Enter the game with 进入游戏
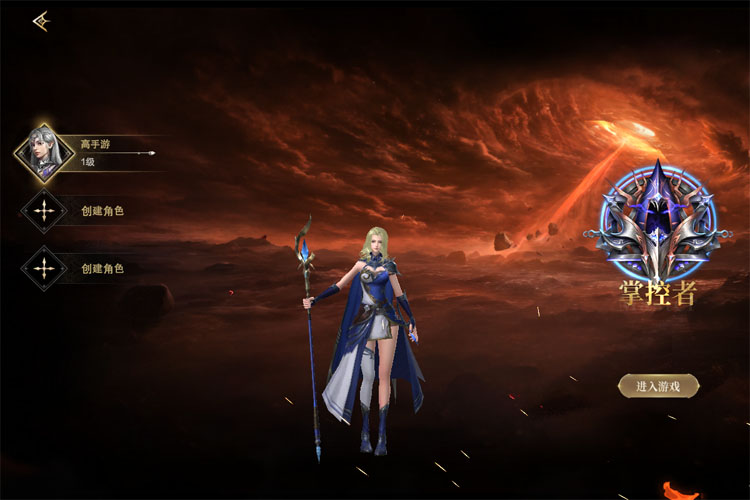The image size is (750, 500). point(658,385)
